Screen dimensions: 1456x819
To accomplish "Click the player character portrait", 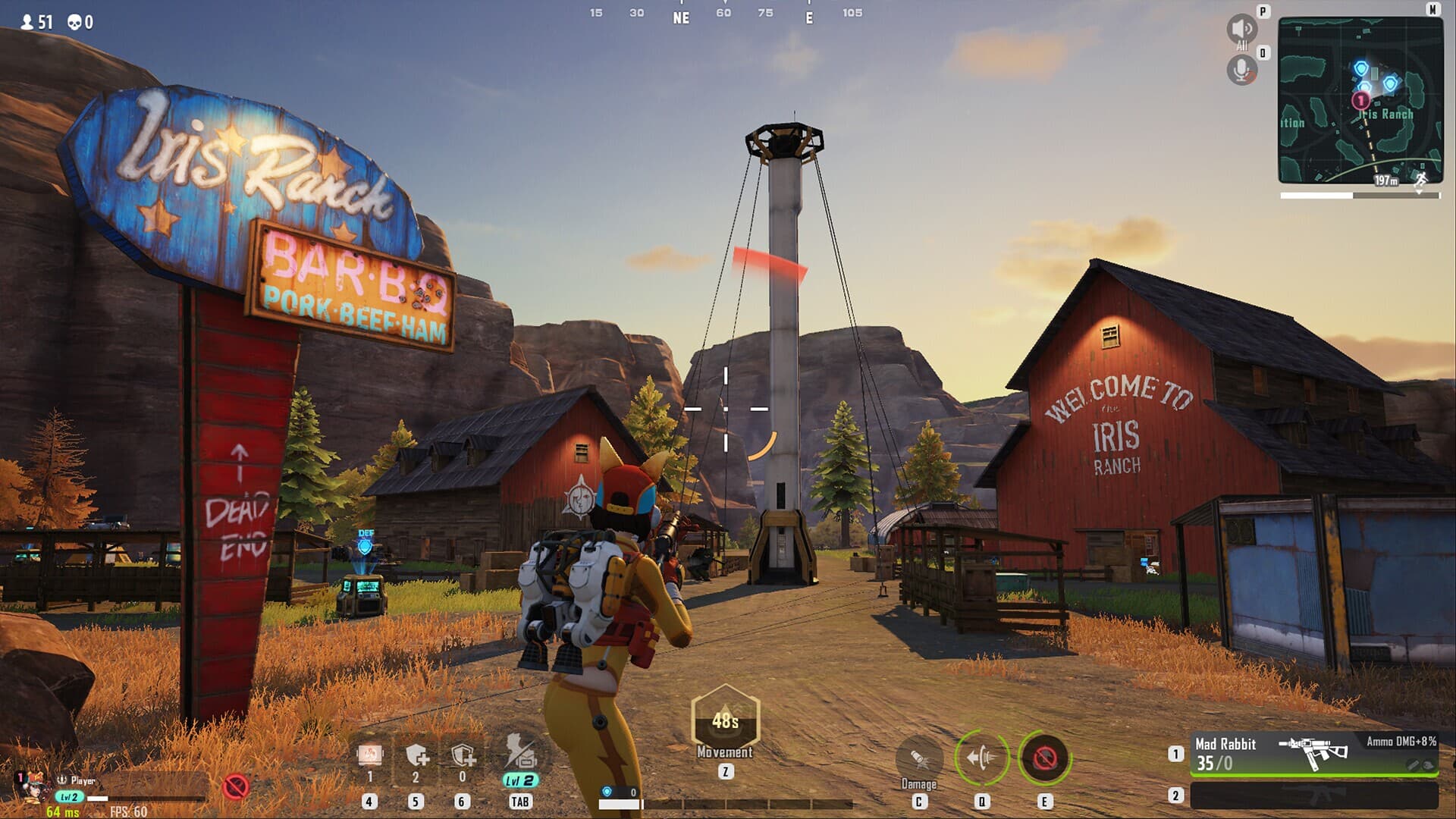I will (32, 789).
